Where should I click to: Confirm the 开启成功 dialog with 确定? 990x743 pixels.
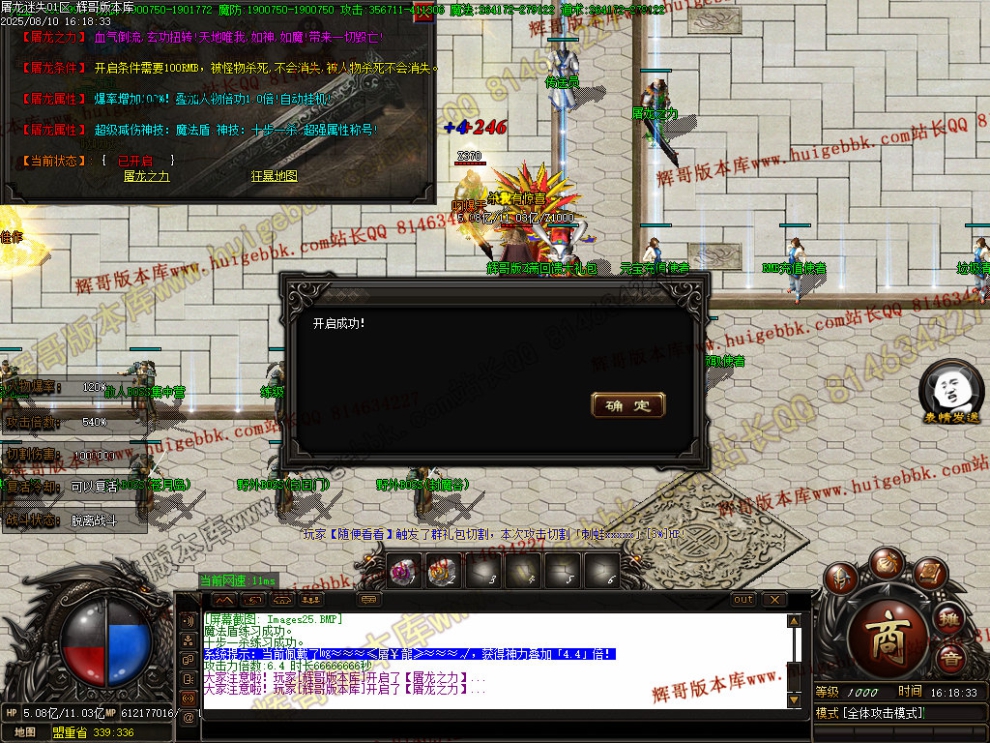(628, 405)
